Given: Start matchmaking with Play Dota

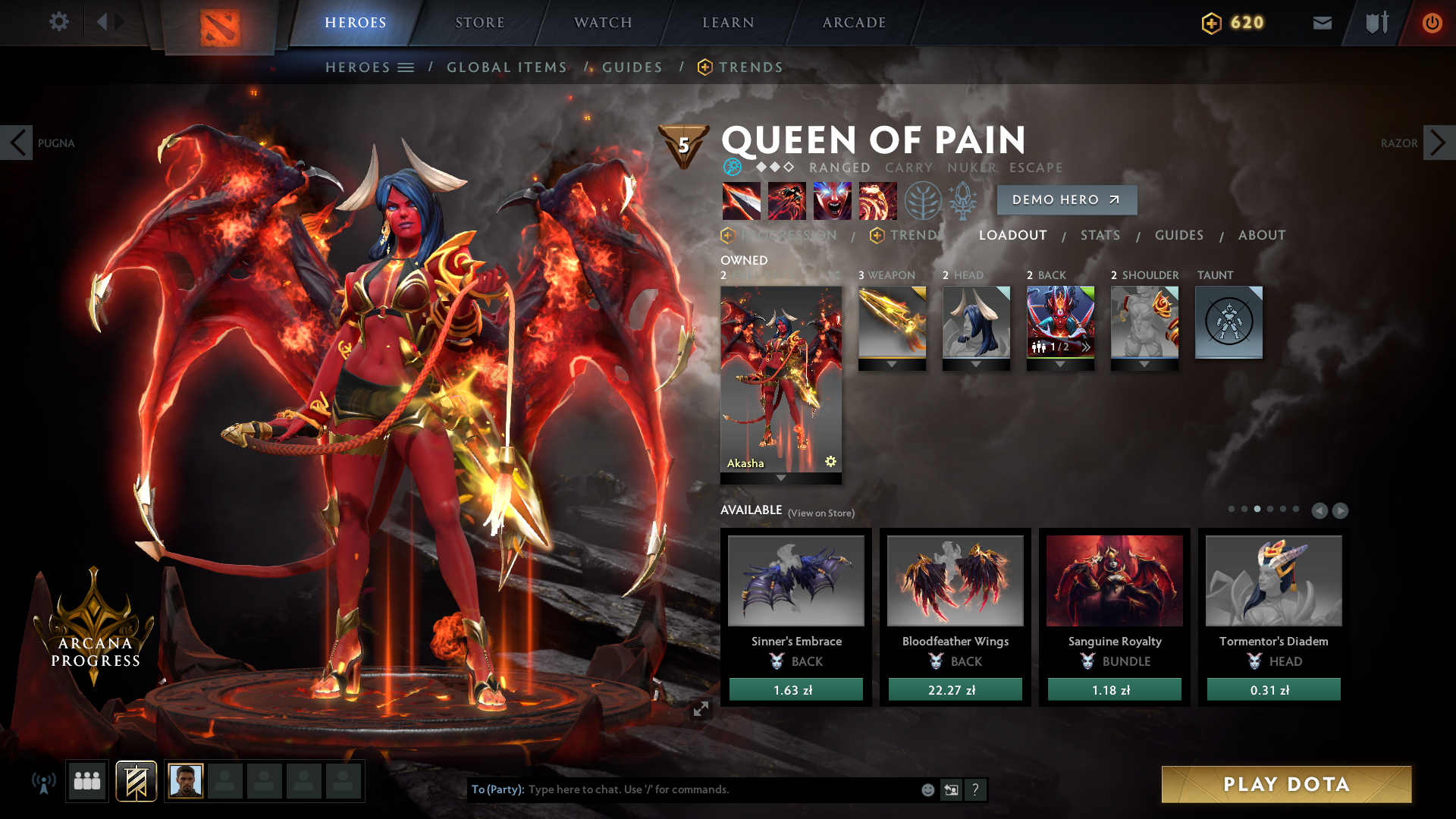Looking at the screenshot, I should click(x=1286, y=784).
